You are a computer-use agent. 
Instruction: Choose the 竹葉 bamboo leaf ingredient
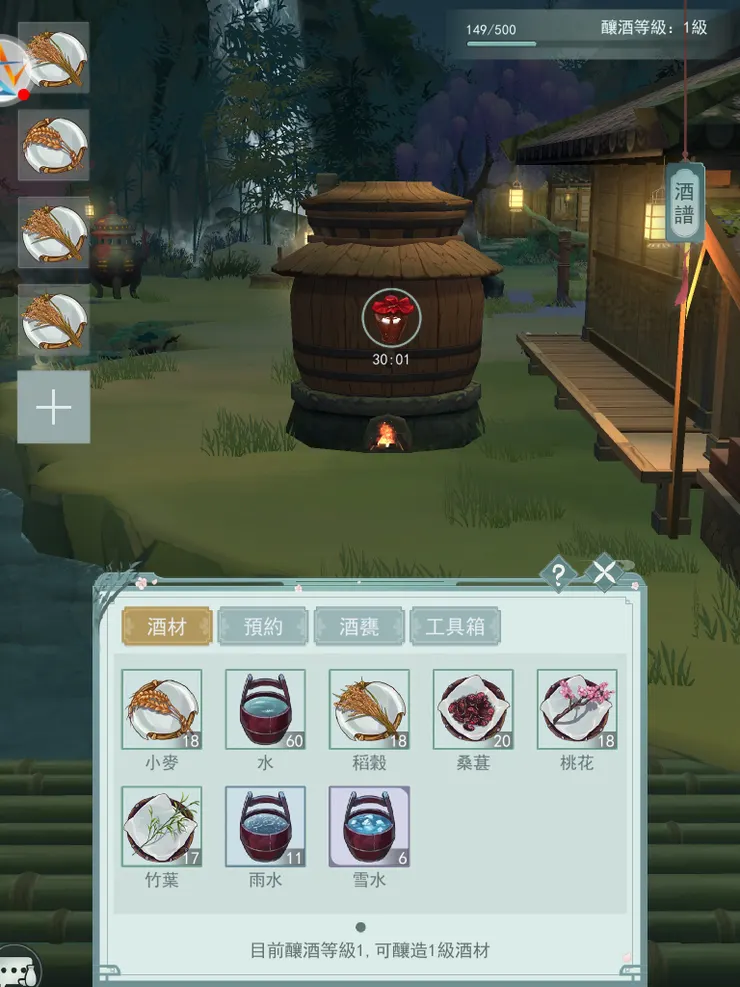(x=162, y=826)
